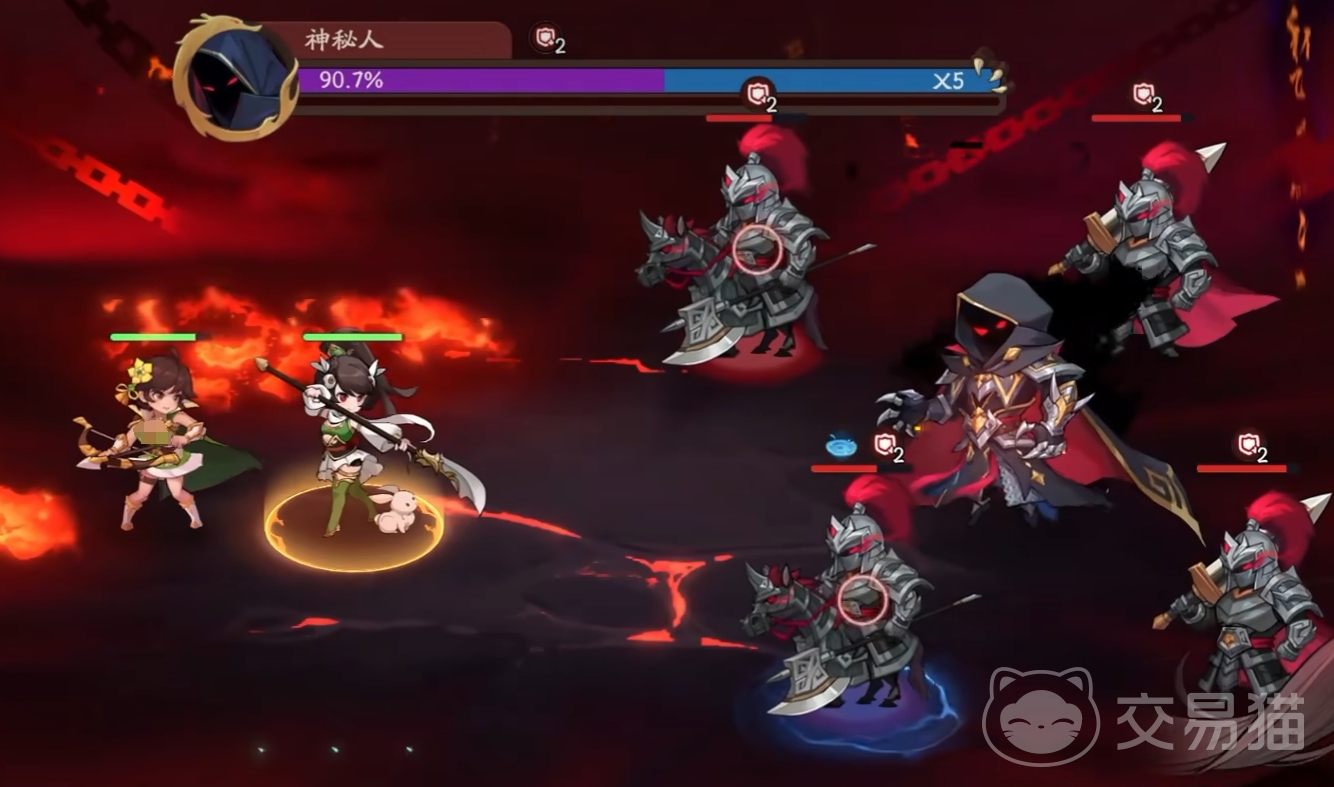The image size is (1334, 787).
Task: Select the shield buff above the bottom-right knight
Action: pos(1249,443)
